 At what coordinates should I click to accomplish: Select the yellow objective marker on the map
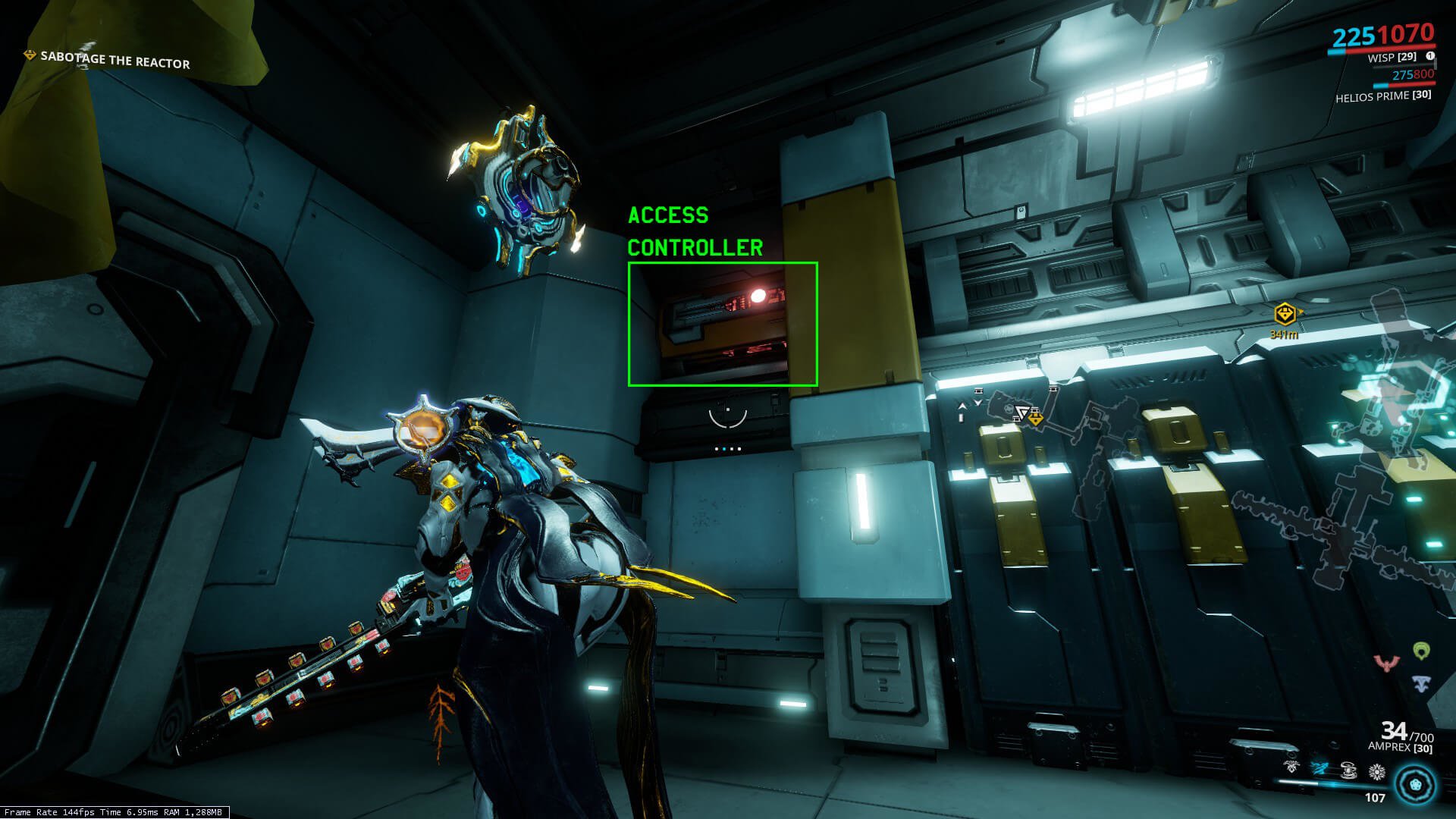1036,418
